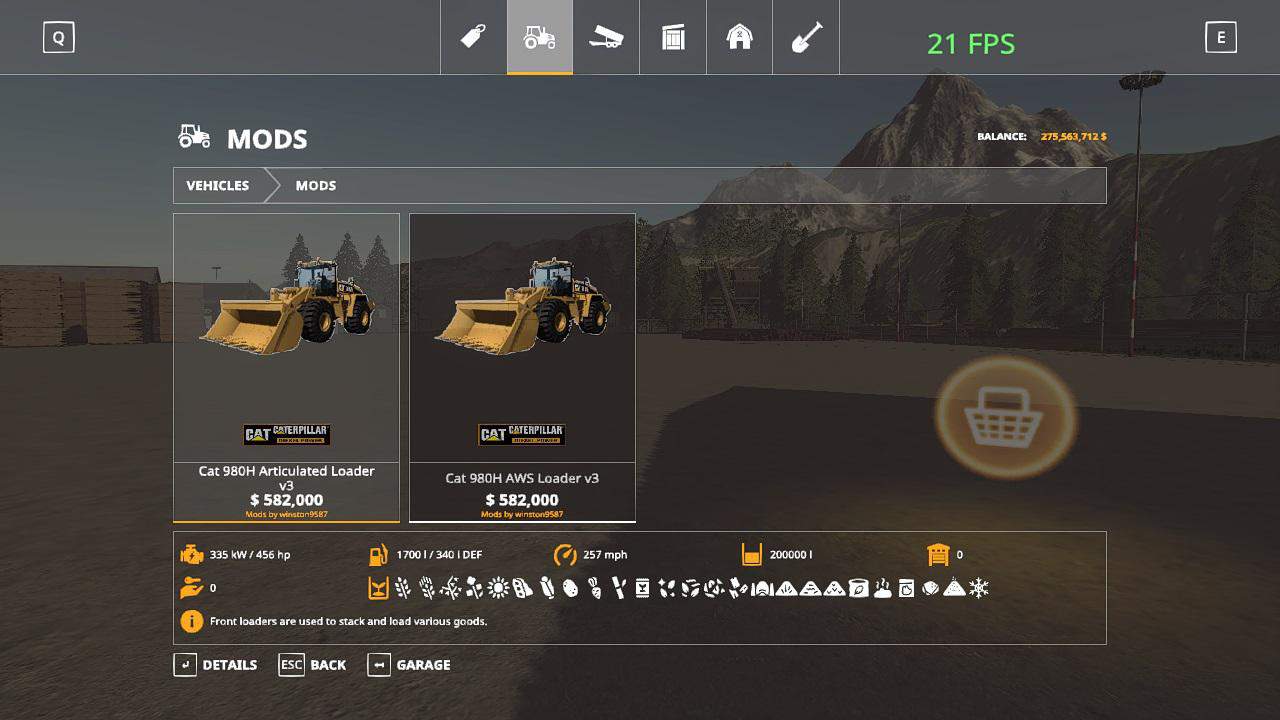Viewport: 1280px width, 720px height.
Task: Click the GARAGE button
Action: 422,665
